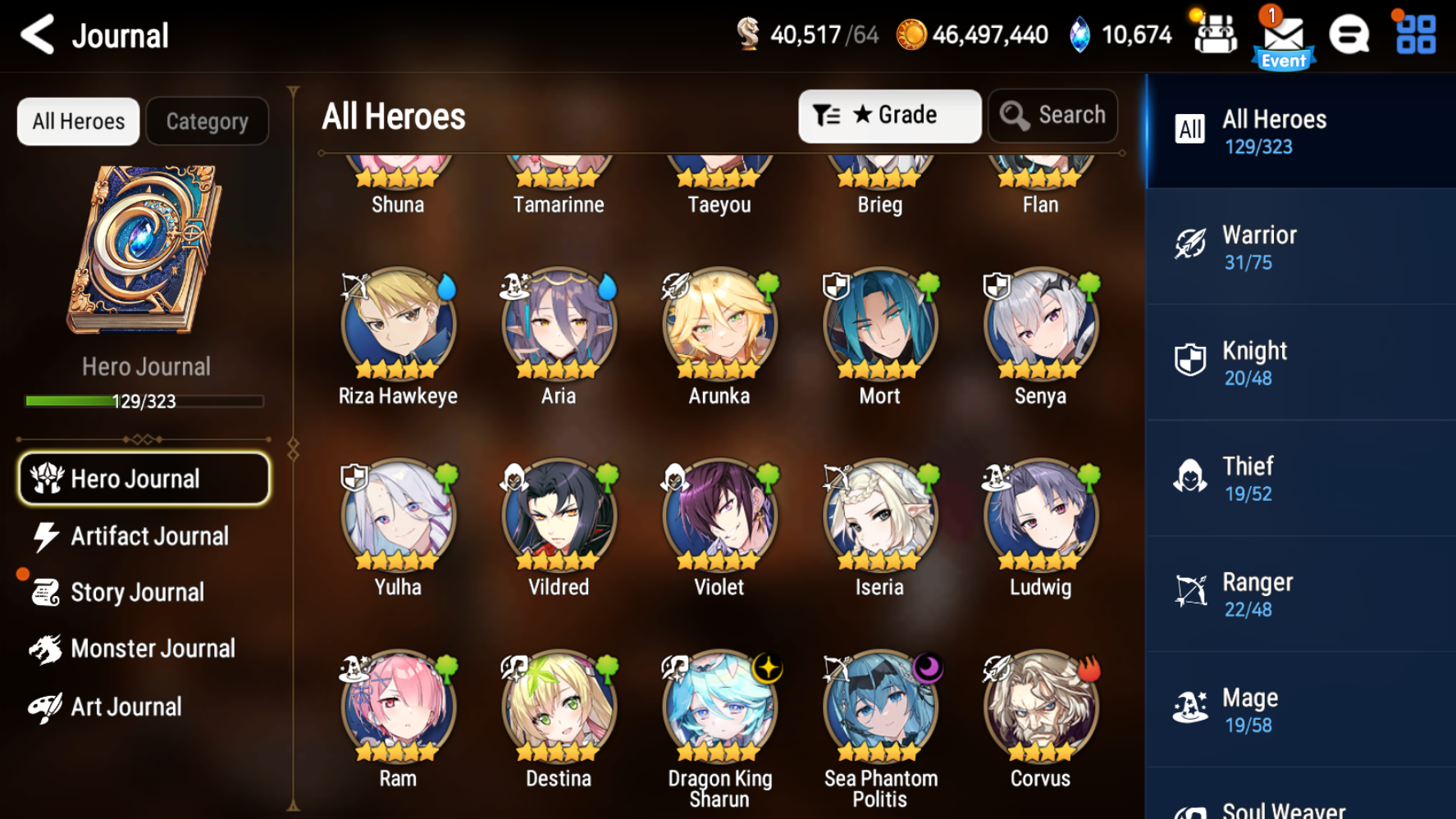The width and height of the screenshot is (1456, 819).
Task: Filter heroes by Warrior class
Action: 1299,248
